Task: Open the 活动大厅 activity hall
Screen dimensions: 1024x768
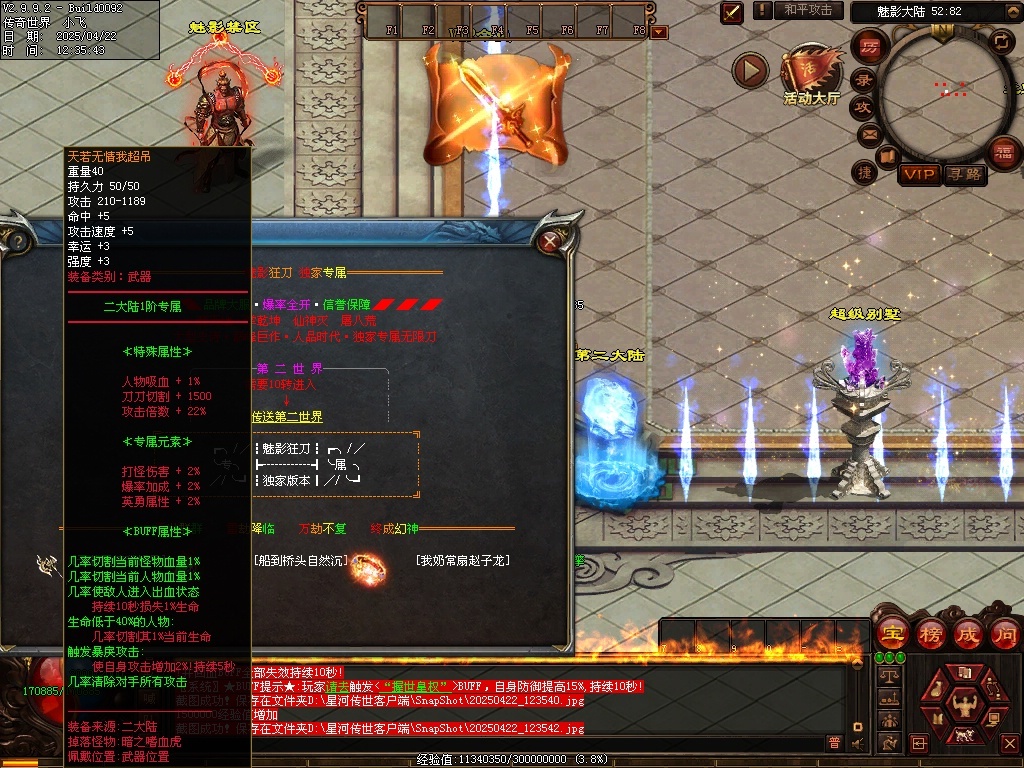Action: pyautogui.click(x=811, y=76)
